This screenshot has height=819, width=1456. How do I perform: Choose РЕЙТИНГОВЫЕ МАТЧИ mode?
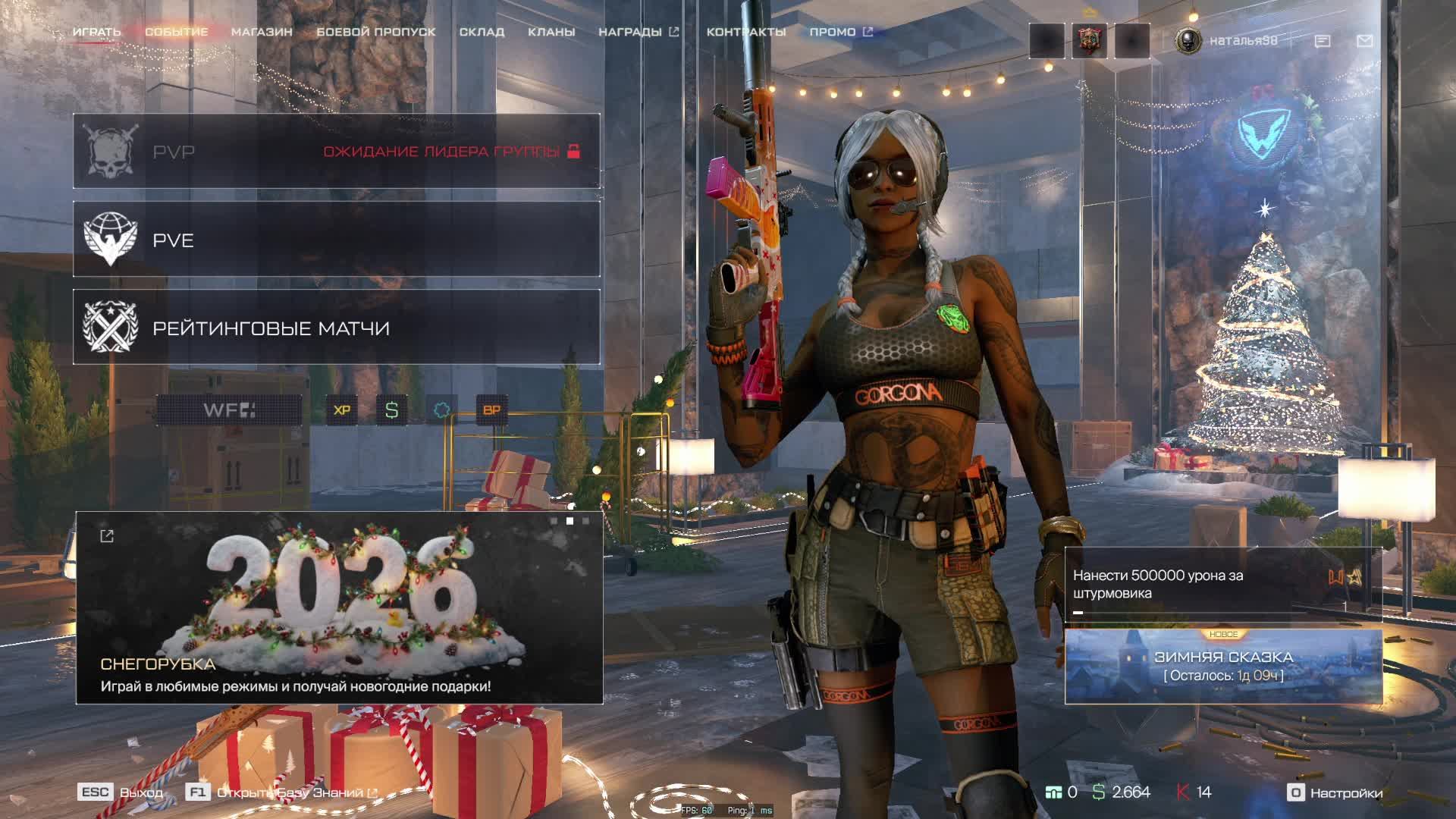coord(337,328)
